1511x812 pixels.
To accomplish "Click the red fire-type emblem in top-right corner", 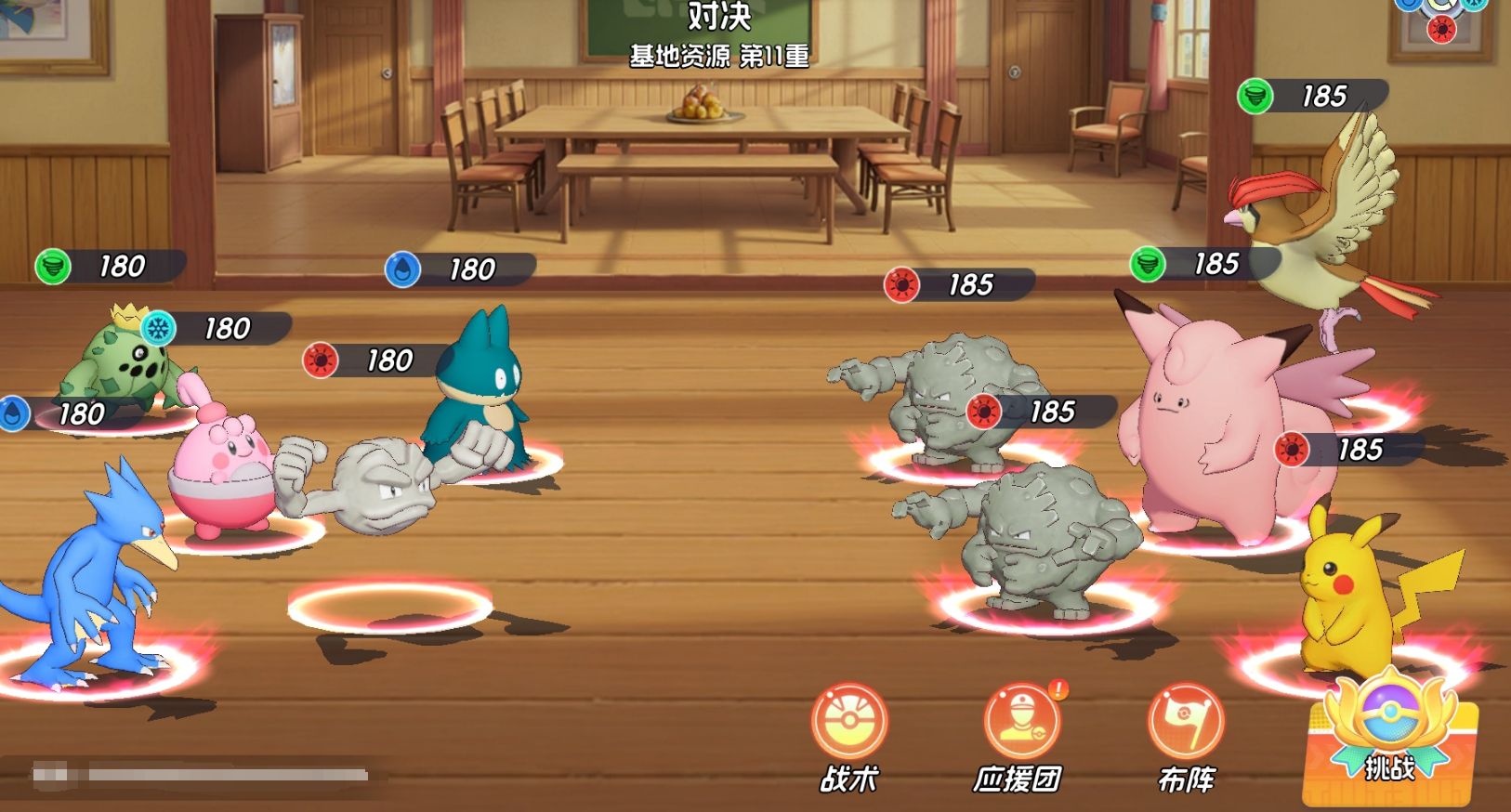I will pyautogui.click(x=1441, y=29).
